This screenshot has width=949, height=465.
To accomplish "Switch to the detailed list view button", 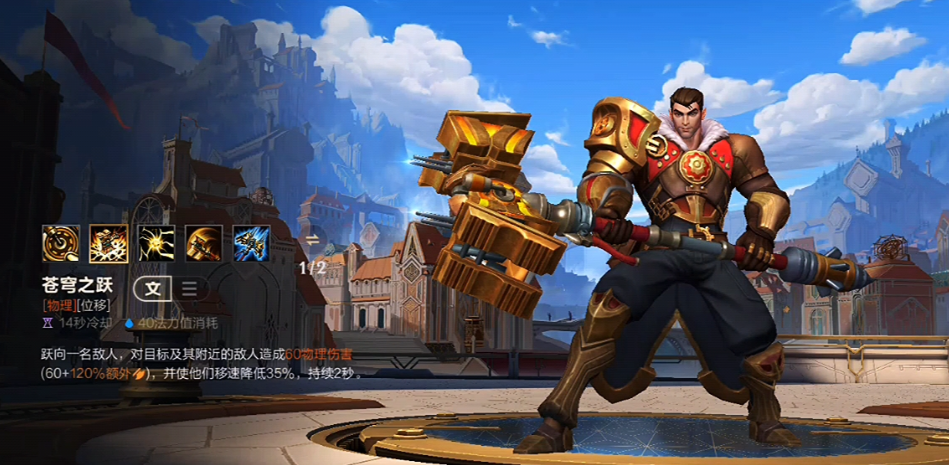I will coord(189,289).
